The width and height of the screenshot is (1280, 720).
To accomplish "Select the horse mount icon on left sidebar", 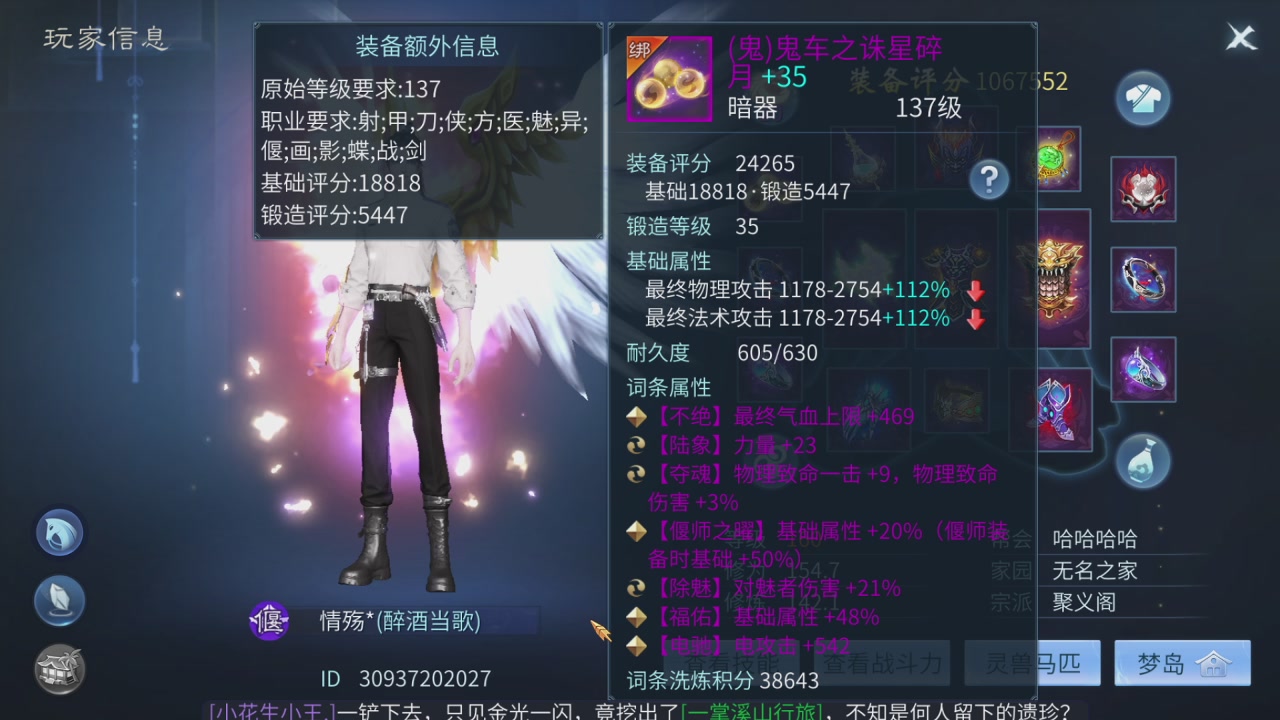I will tap(59, 533).
